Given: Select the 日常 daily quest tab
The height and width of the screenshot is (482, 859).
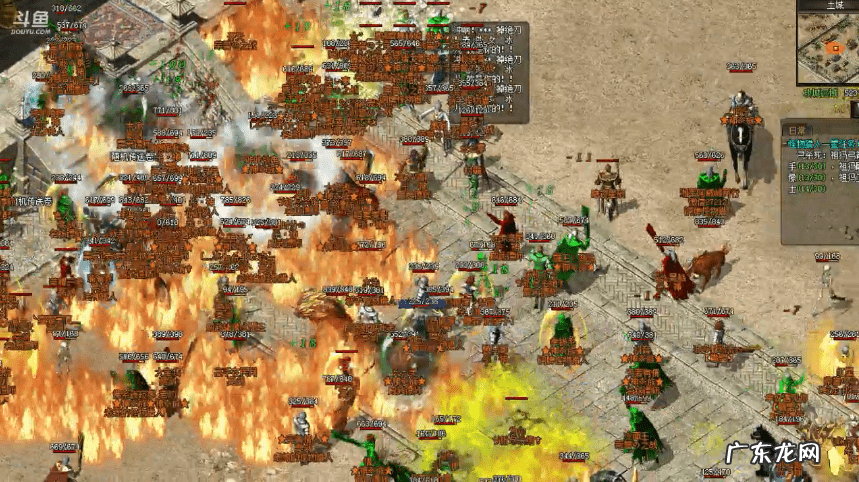Looking at the screenshot, I should coord(797,129).
